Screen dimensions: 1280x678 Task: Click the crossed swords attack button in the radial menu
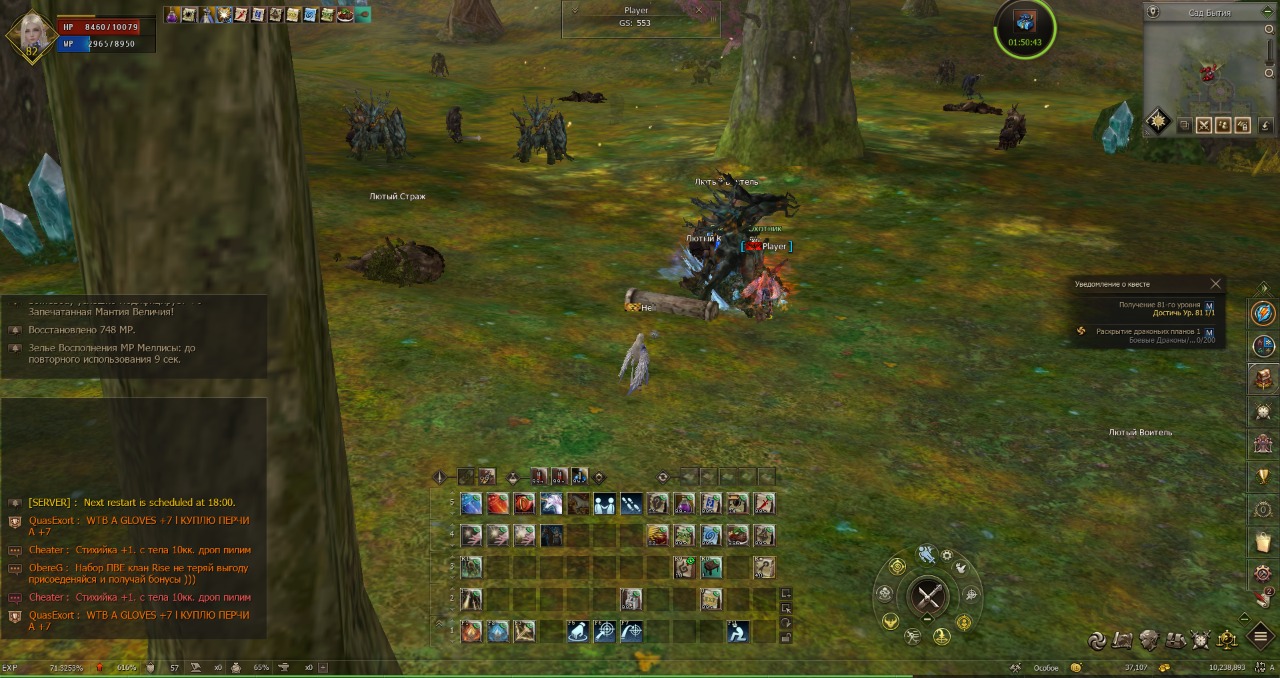(x=927, y=598)
